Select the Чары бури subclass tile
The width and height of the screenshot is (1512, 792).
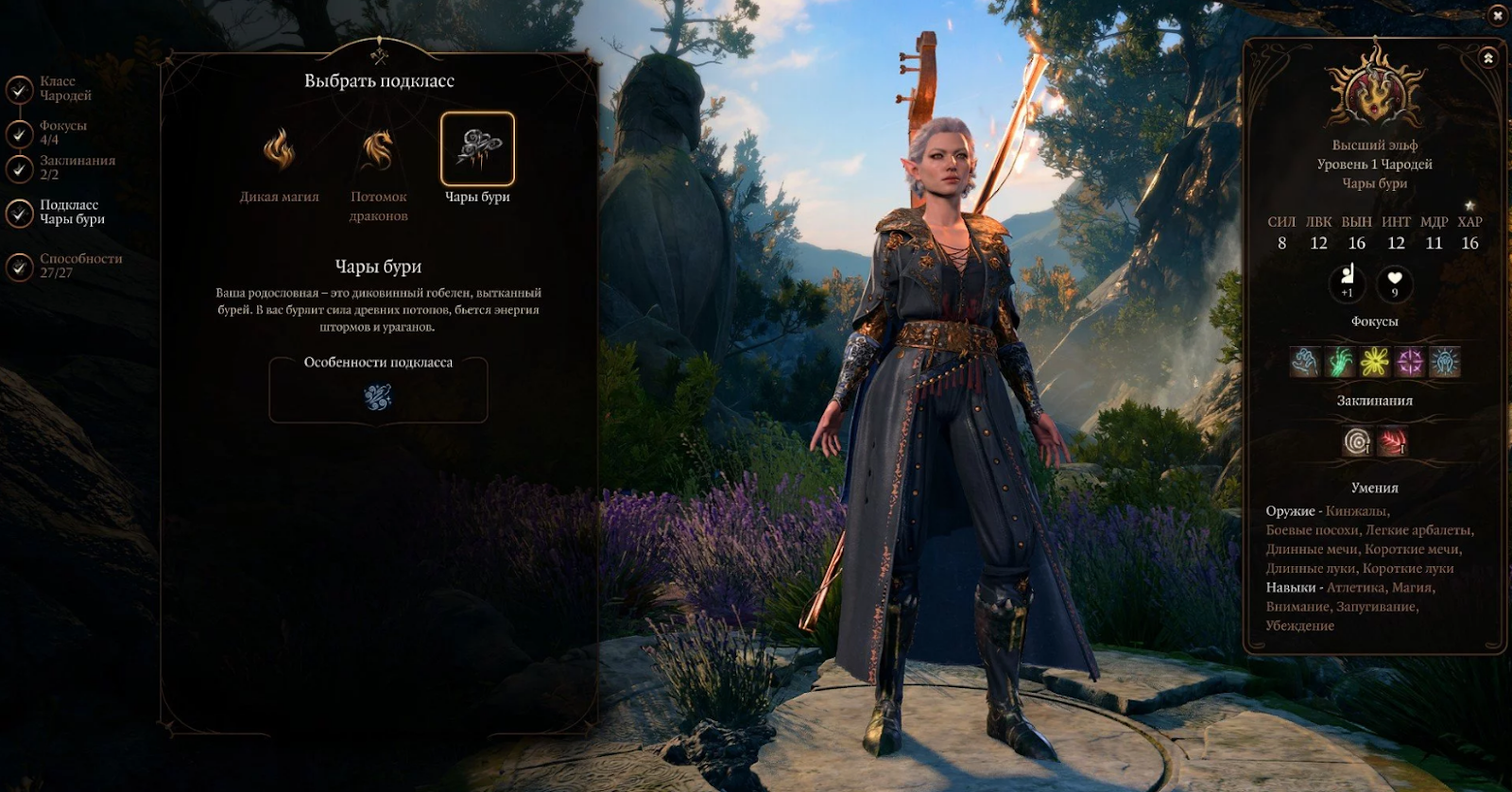point(477,149)
